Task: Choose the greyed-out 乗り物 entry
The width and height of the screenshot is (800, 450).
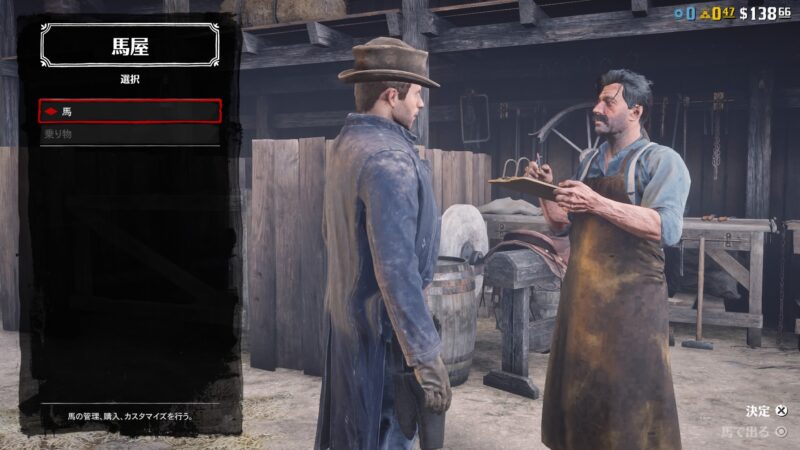Action: point(130,134)
